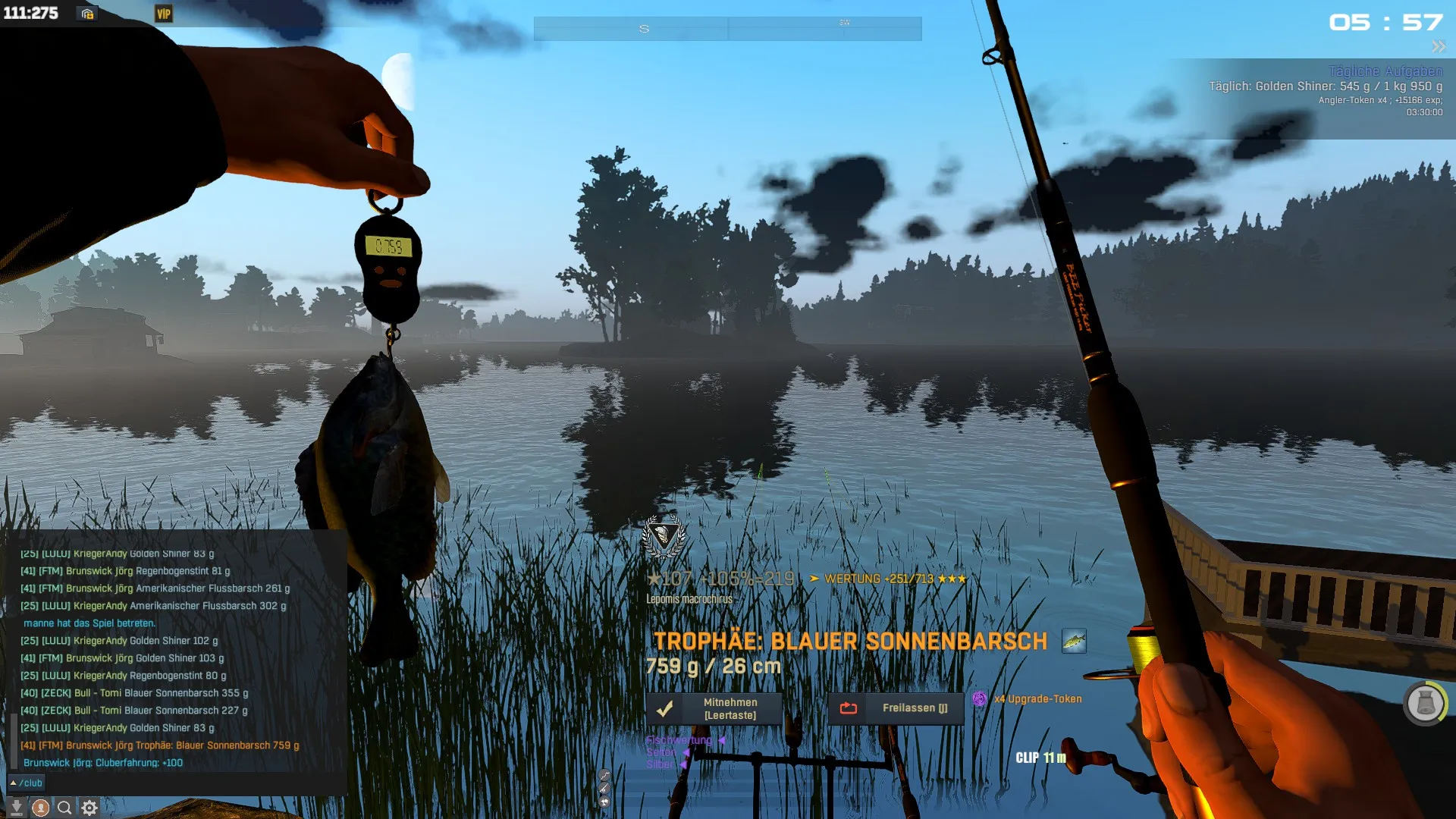1456x819 pixels.
Task: Toggle the Fischwertung filter entry
Action: click(679, 740)
